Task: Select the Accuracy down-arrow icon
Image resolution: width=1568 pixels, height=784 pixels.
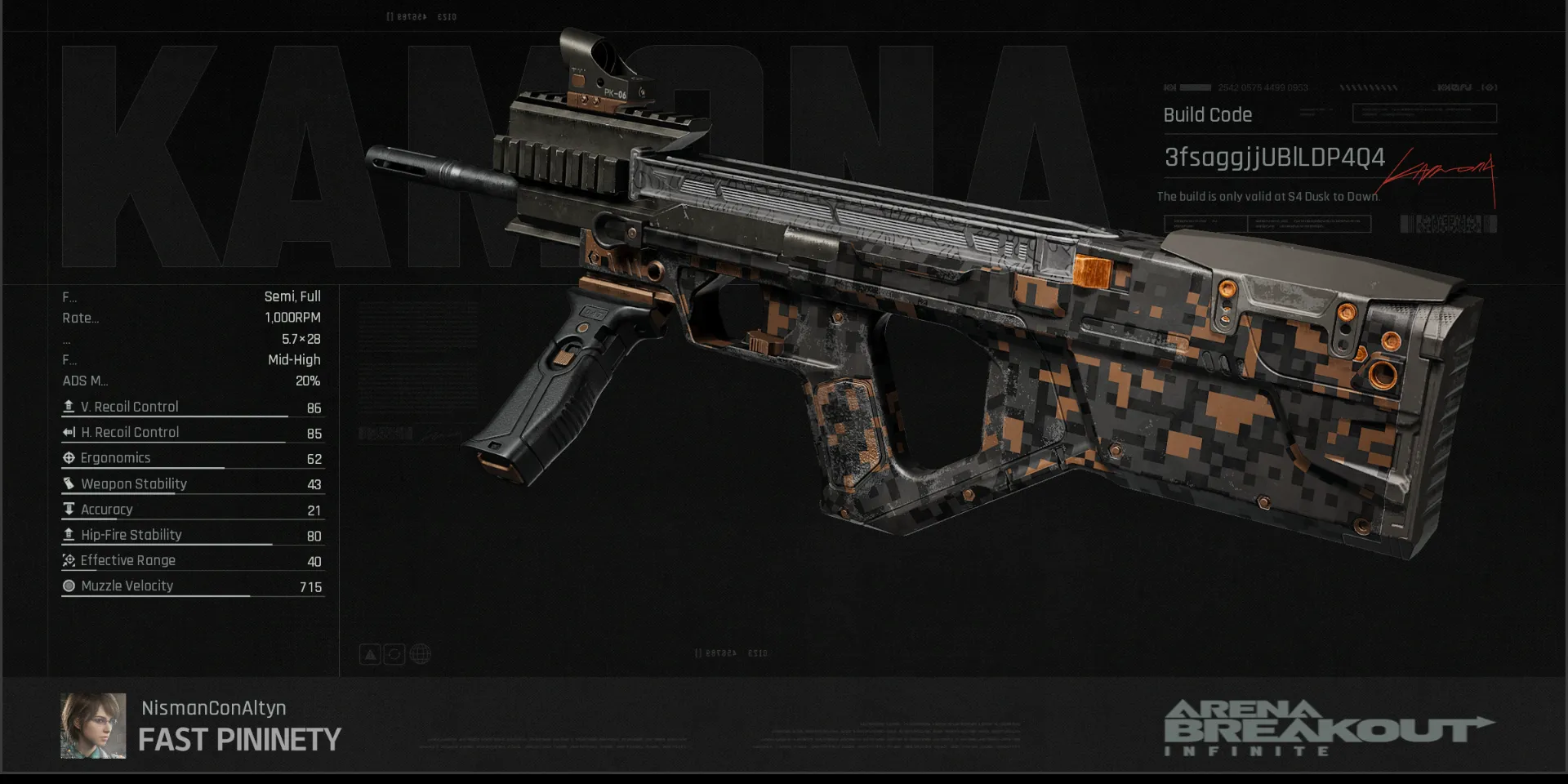Action: 69,509
